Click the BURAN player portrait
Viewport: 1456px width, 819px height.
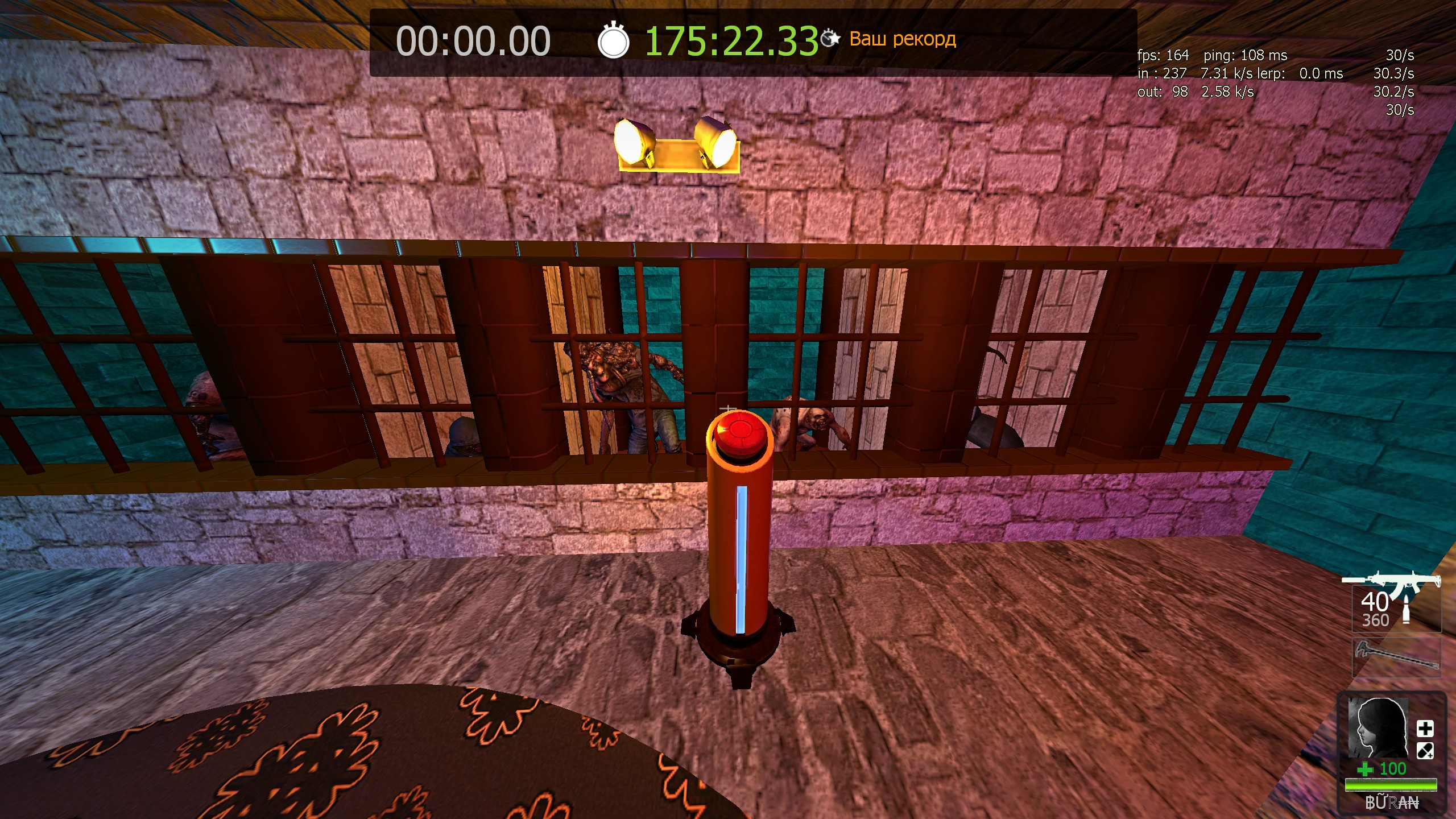[x=1378, y=729]
